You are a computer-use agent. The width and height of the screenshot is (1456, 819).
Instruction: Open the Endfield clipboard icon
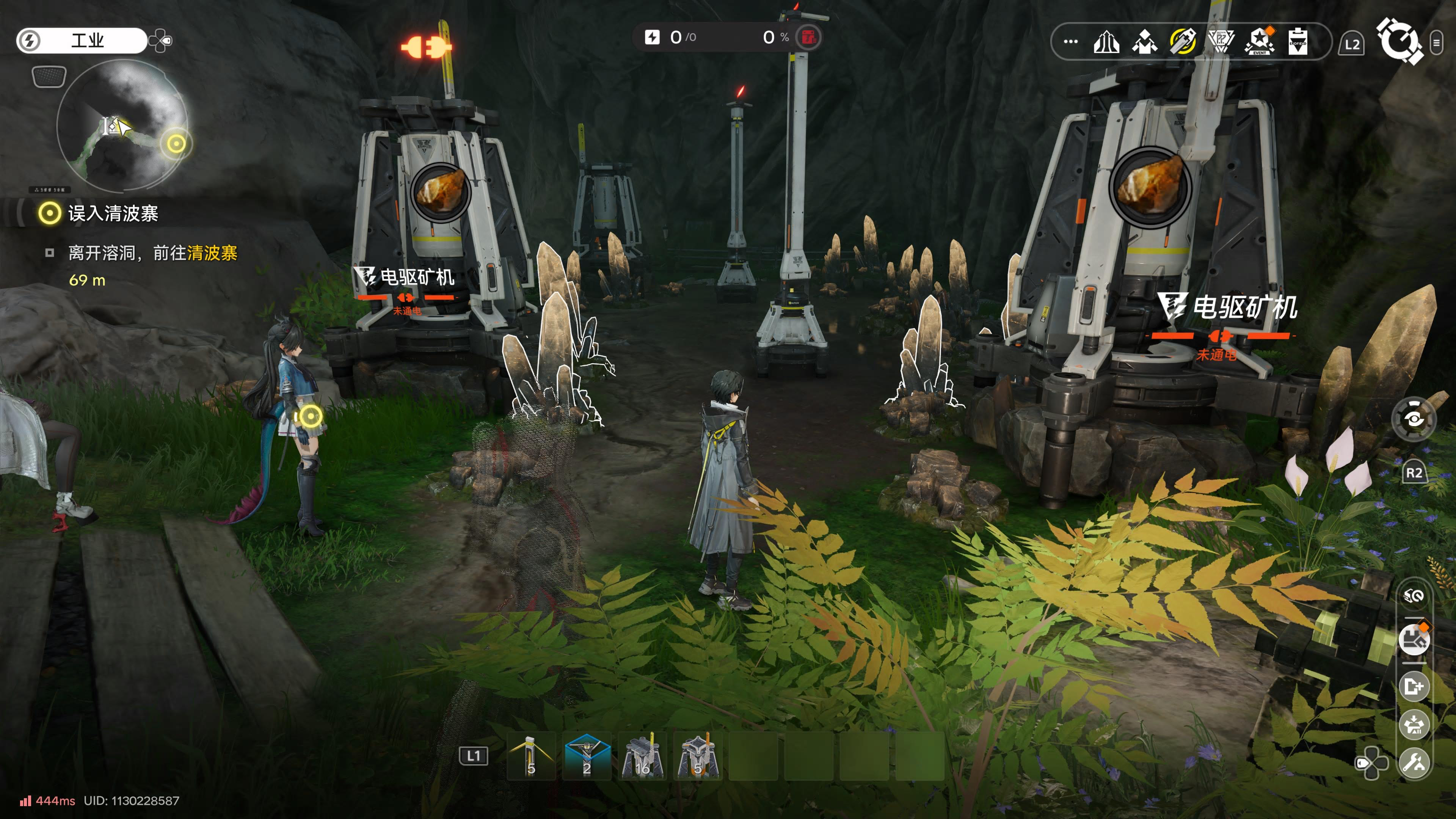[1298, 42]
